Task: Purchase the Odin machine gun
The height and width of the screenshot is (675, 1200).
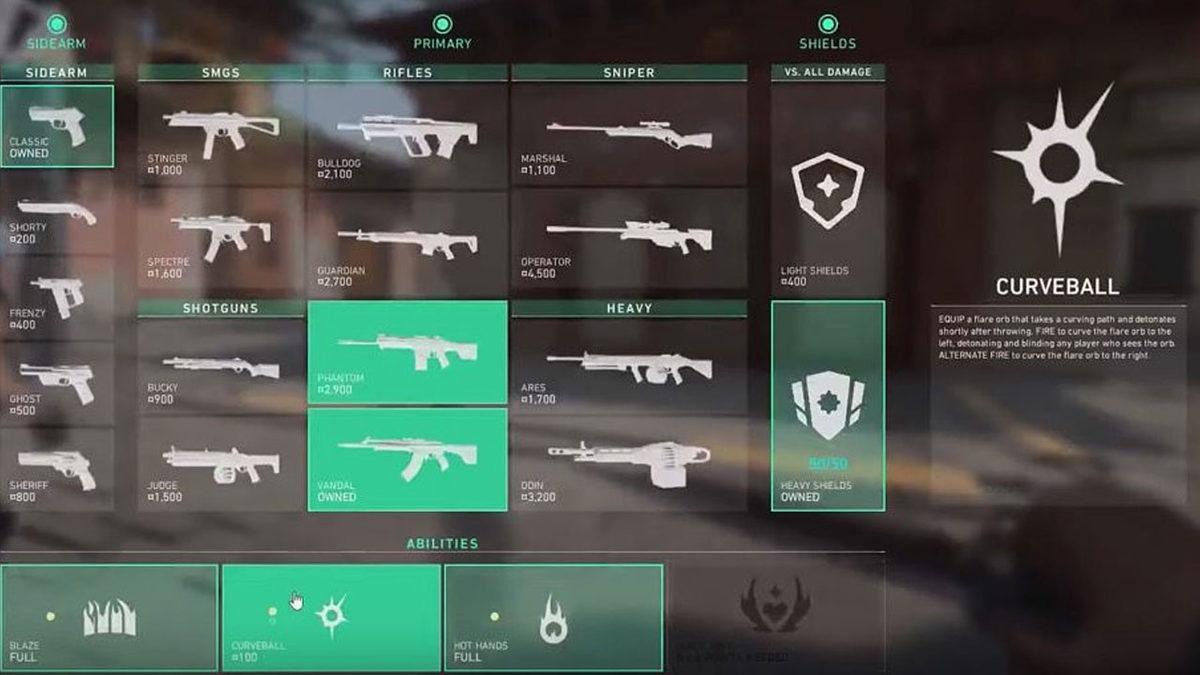Action: (629, 463)
